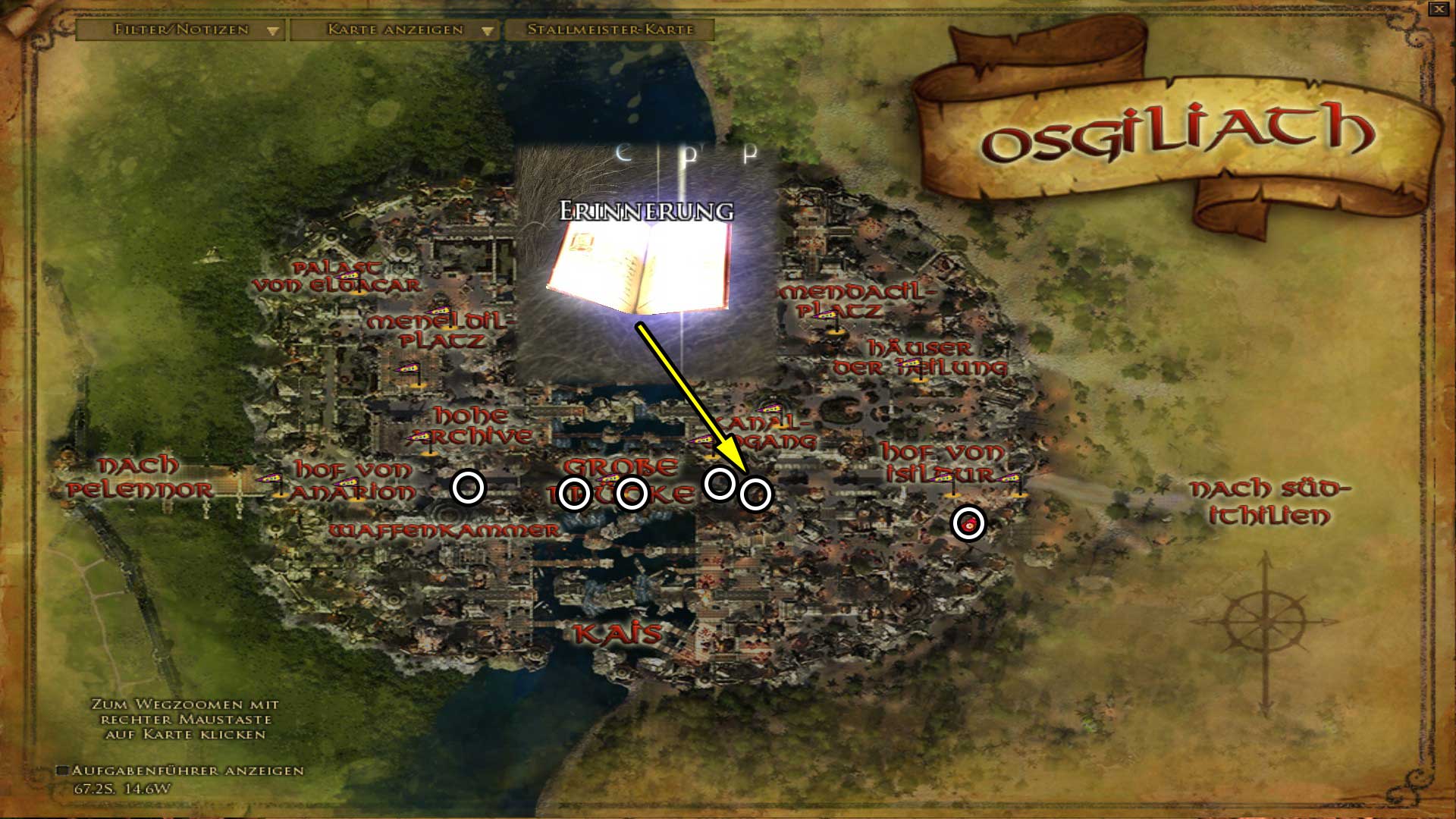Image resolution: width=1456 pixels, height=819 pixels.
Task: Select the Kanal-Eingang area label
Action: click(764, 432)
